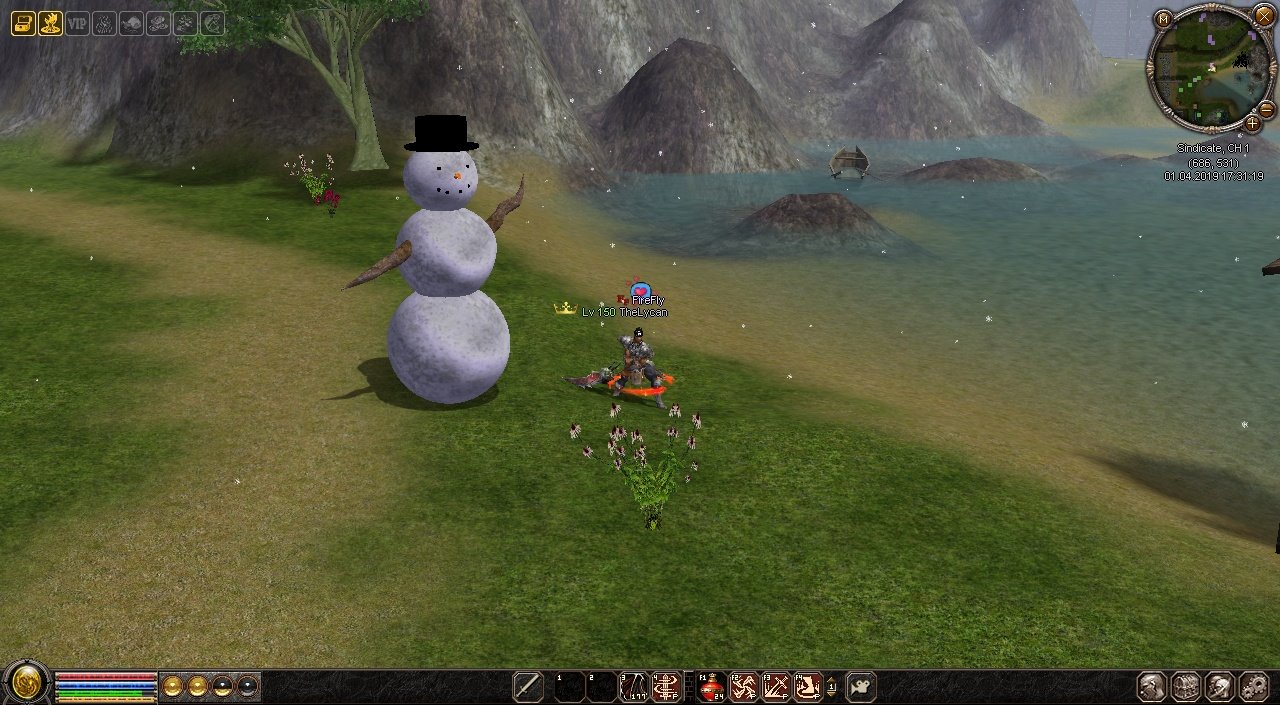The width and height of the screenshot is (1280, 705).
Task: Open system settings with the gear button
Action: [1254, 687]
